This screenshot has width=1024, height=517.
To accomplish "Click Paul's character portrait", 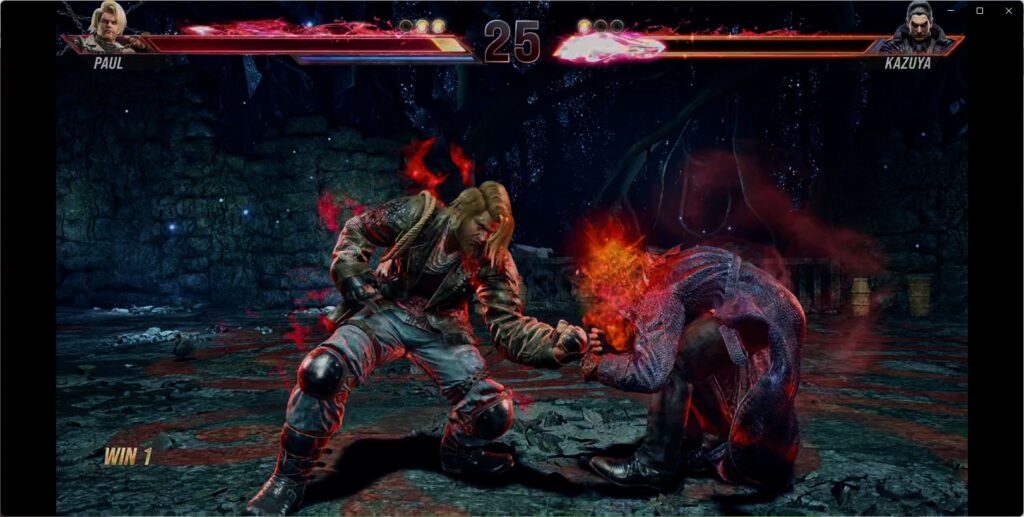I will 108,26.
